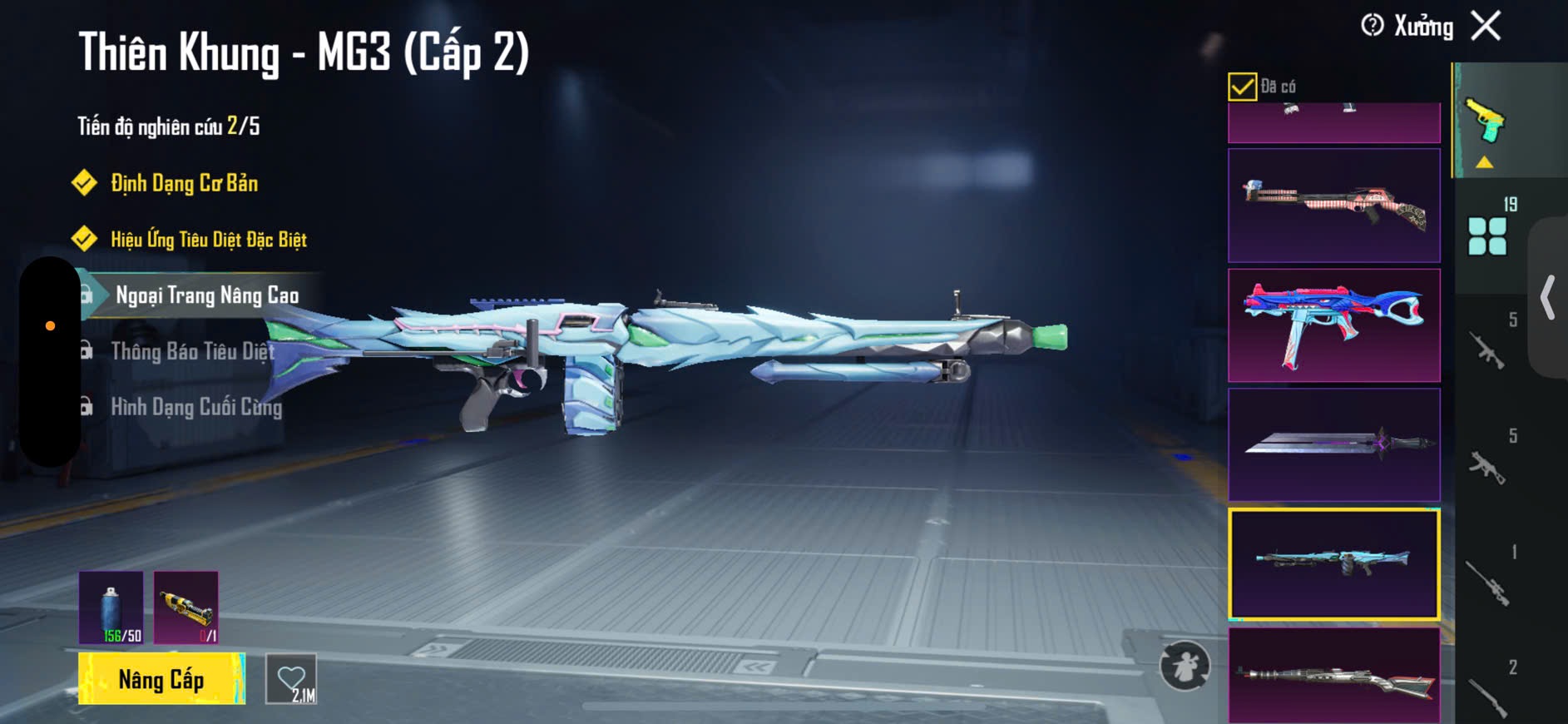Close the workshop screen
Screen dimensions: 1568x724
coord(1486,26)
